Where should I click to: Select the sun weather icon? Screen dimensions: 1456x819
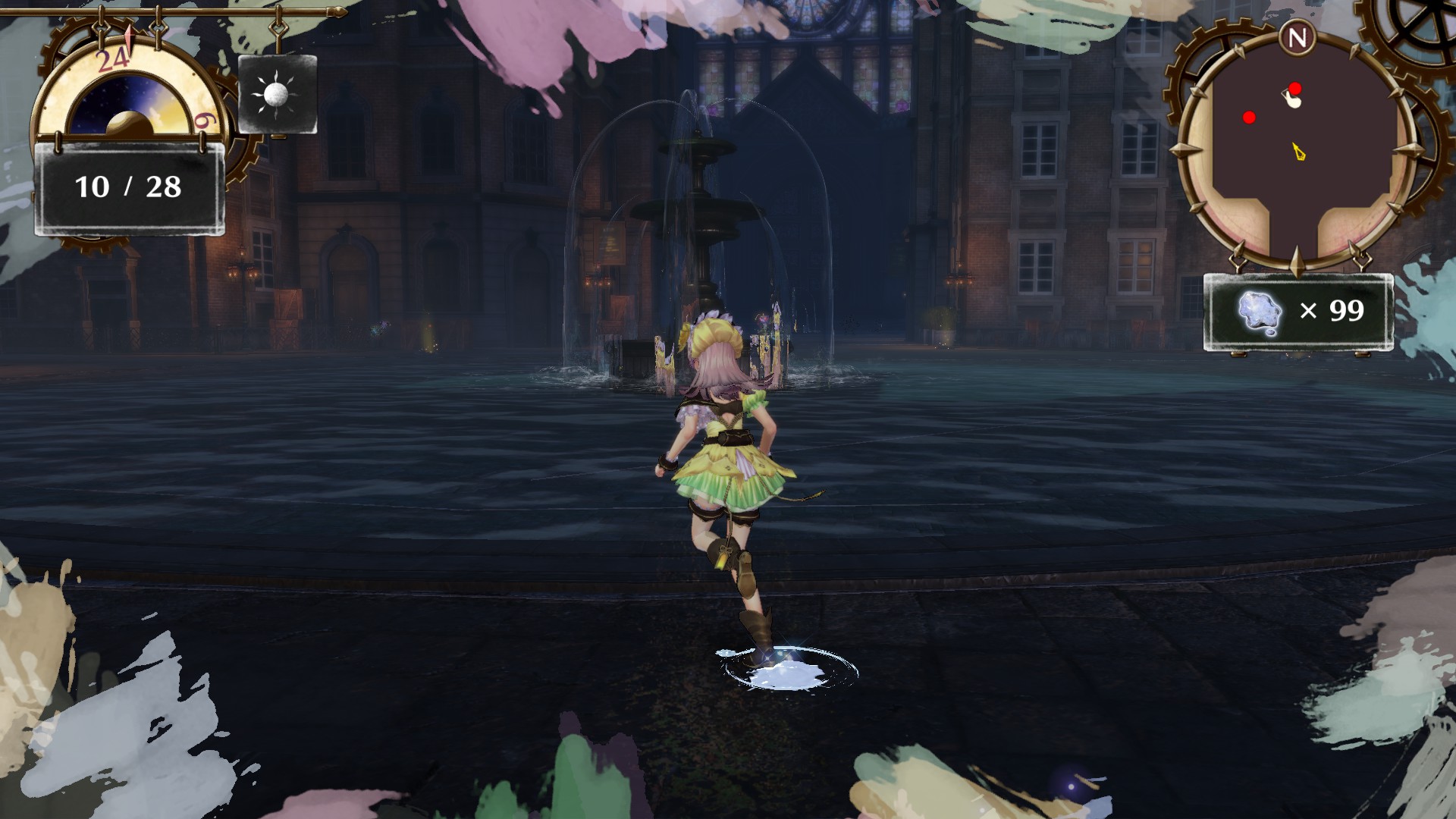coord(276,94)
